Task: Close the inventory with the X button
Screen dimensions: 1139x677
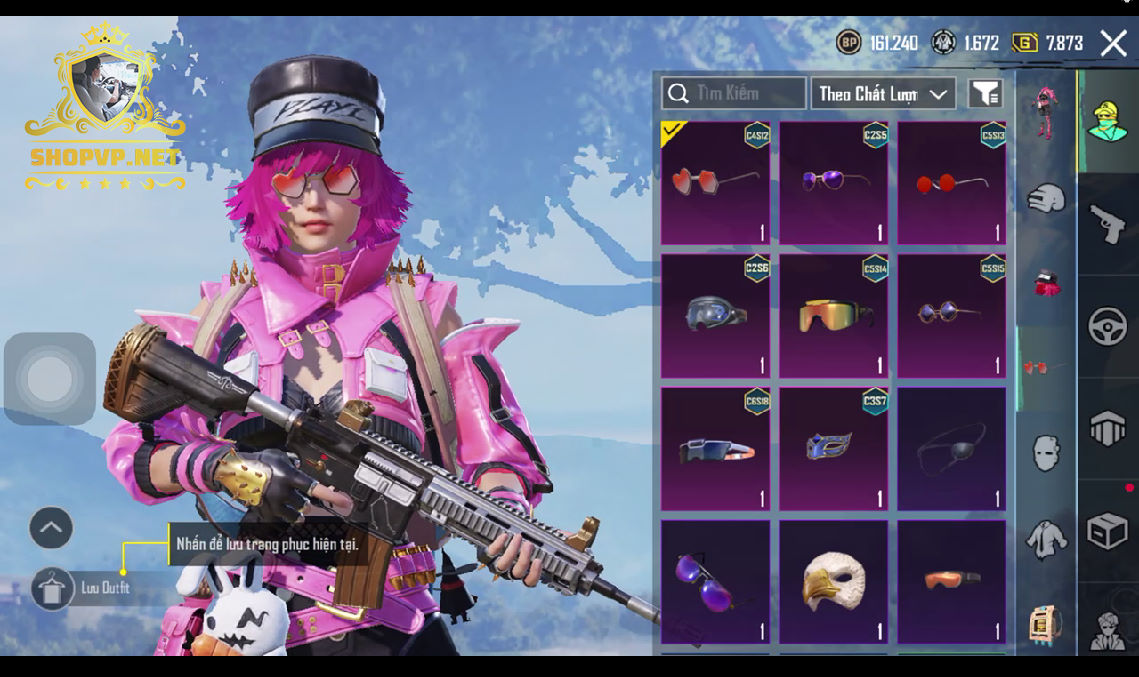Action: [1113, 42]
